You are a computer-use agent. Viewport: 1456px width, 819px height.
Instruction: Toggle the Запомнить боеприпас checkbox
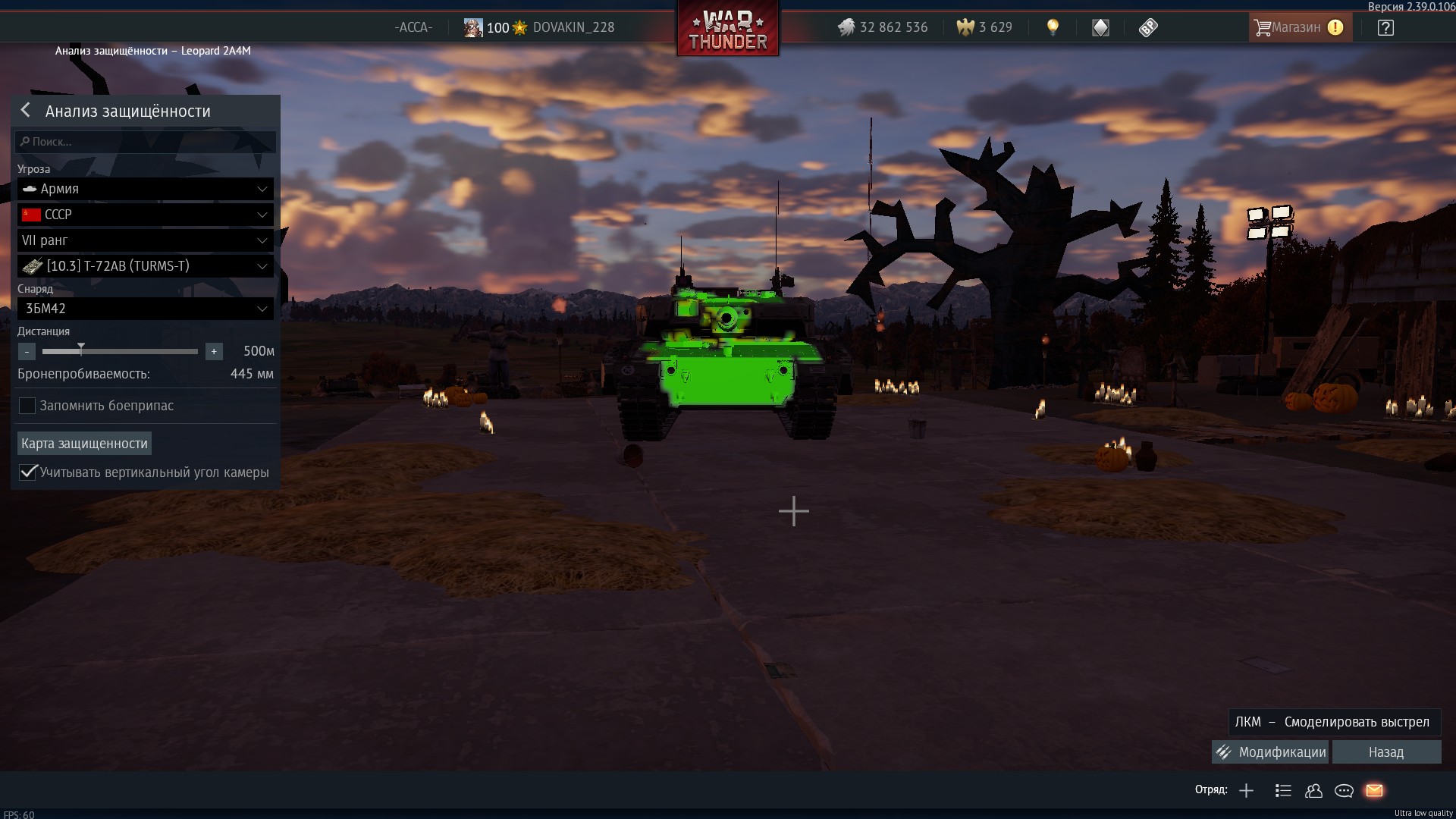[27, 406]
